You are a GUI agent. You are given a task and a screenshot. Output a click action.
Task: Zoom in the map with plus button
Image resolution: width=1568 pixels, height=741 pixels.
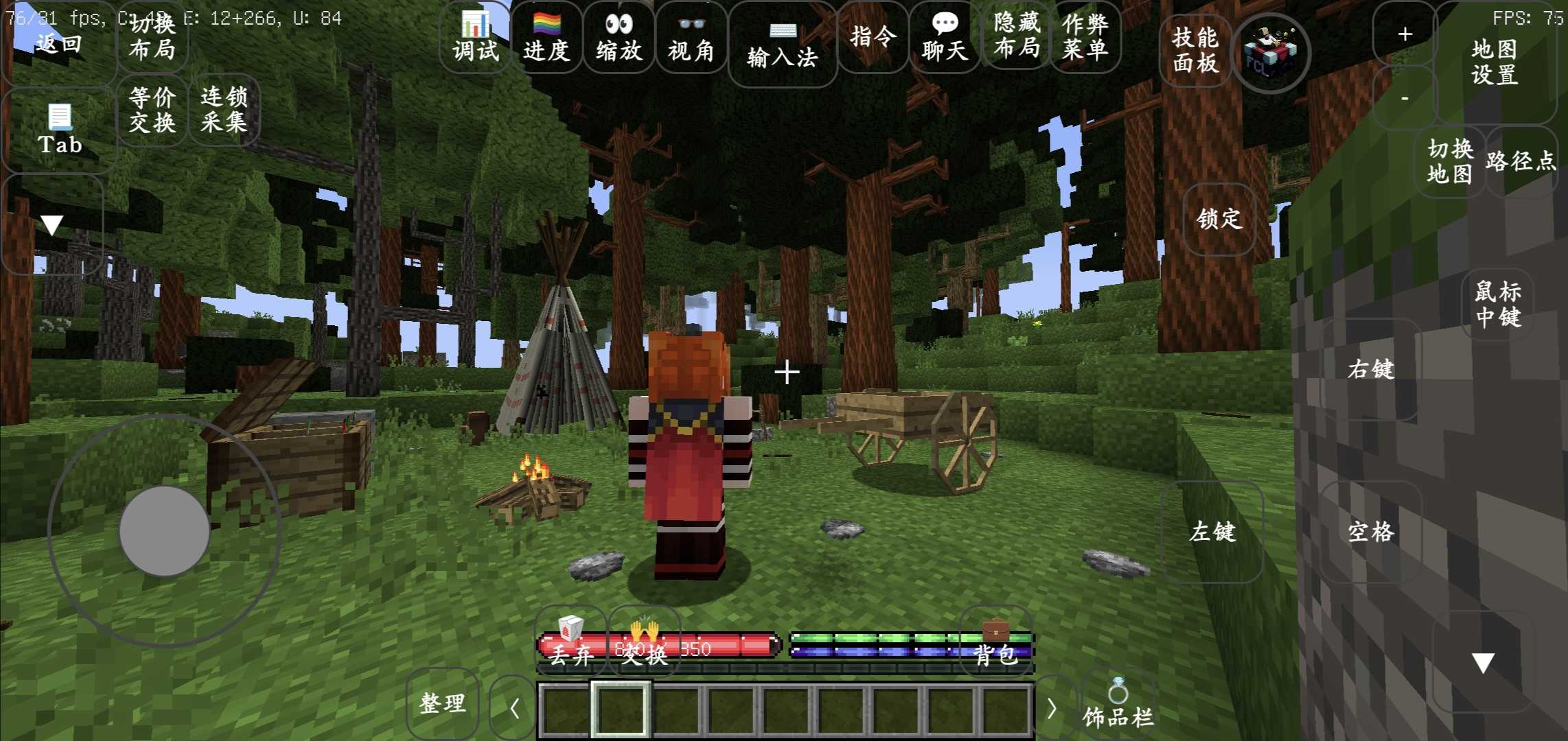(x=1405, y=34)
